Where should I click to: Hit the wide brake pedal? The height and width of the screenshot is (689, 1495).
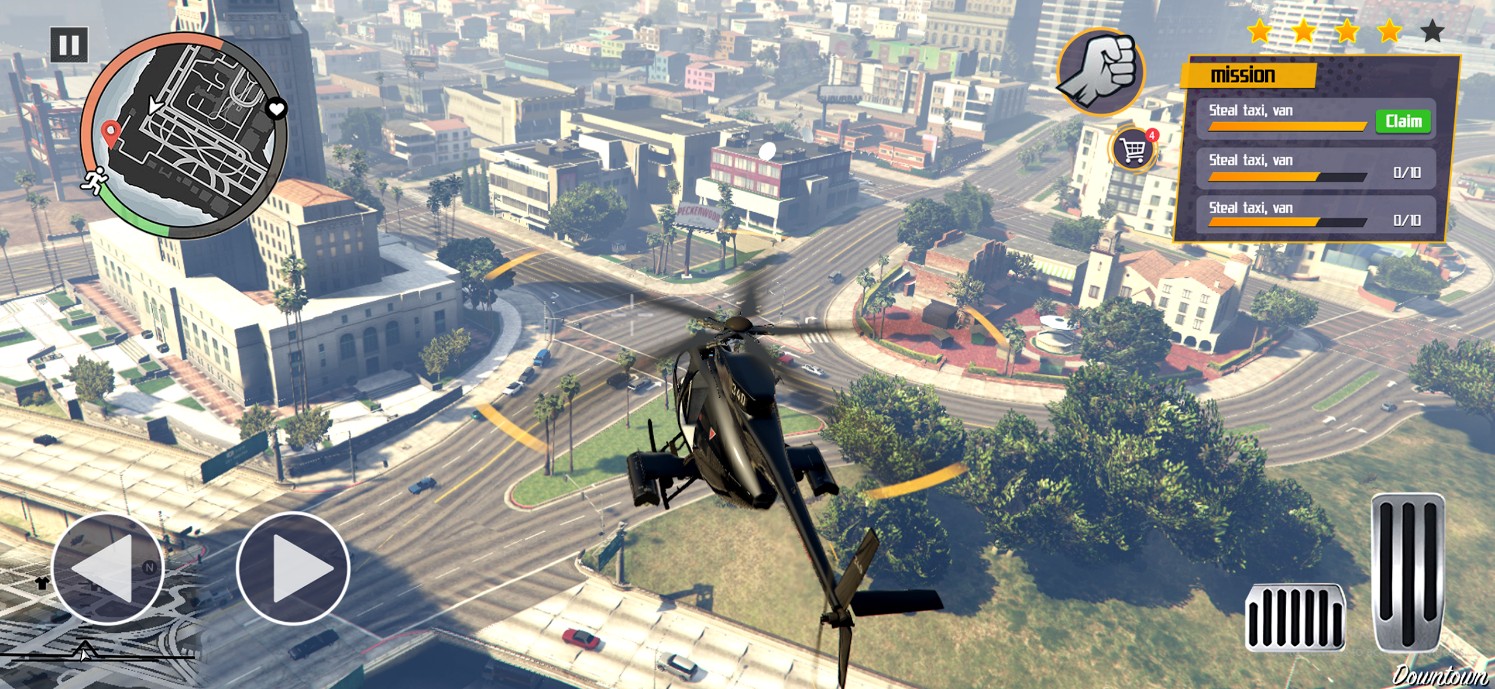coord(1295,617)
